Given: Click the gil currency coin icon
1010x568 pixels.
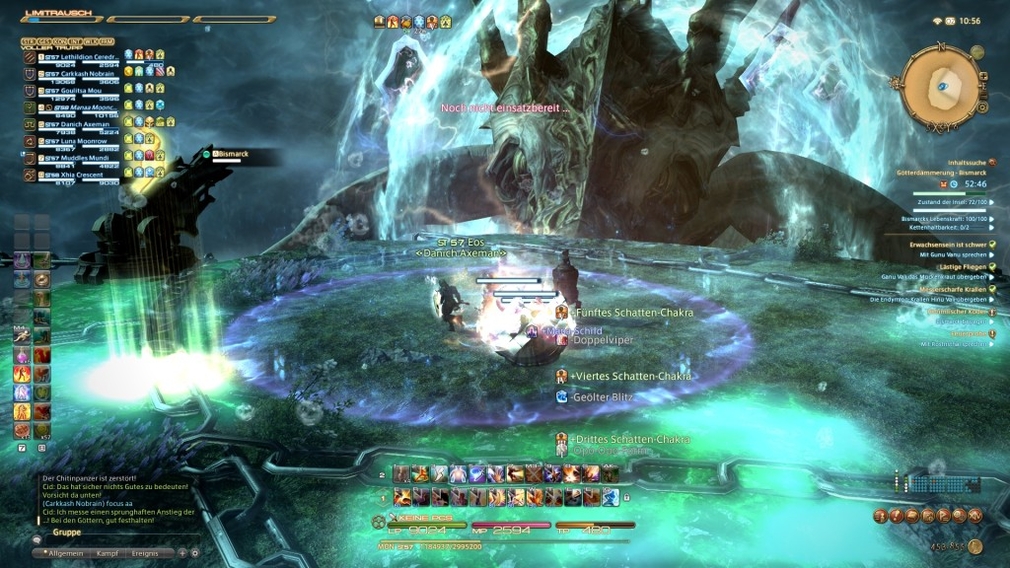Looking at the screenshot, I should pyautogui.click(x=975, y=547).
